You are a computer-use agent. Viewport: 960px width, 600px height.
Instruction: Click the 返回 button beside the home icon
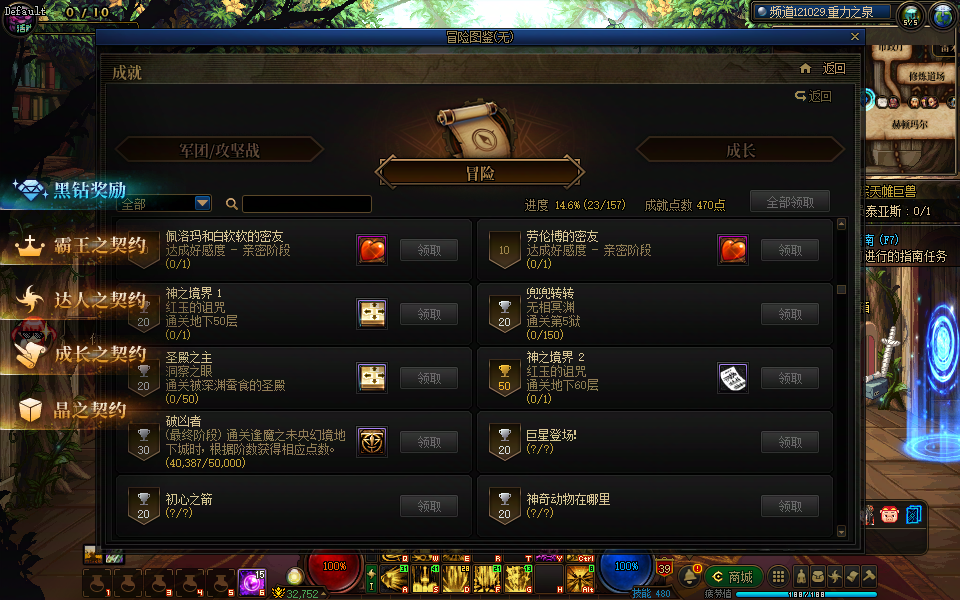click(833, 69)
